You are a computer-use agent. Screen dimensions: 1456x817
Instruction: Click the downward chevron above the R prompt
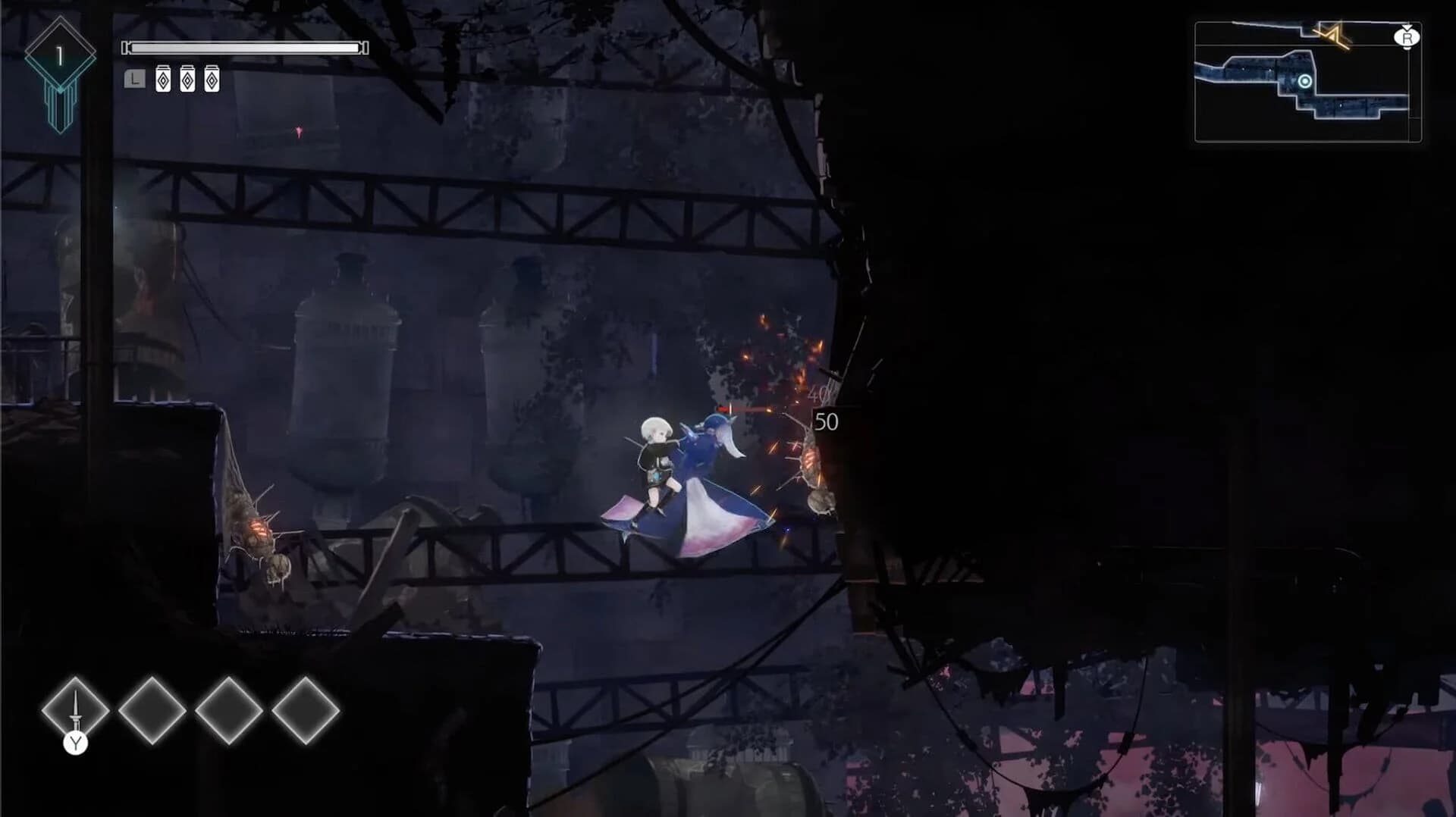coord(1407,27)
